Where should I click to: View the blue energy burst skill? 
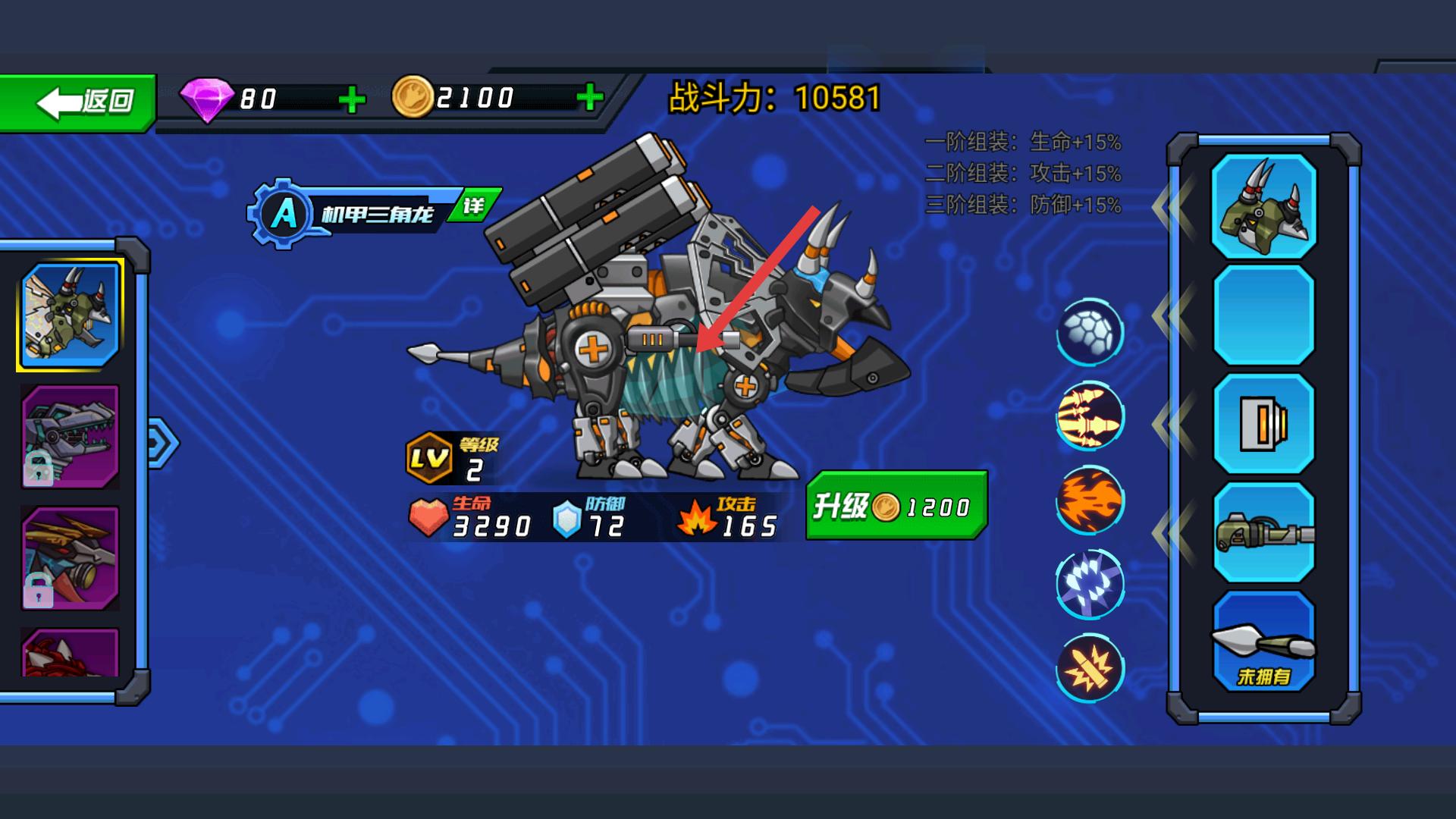pyautogui.click(x=1090, y=584)
